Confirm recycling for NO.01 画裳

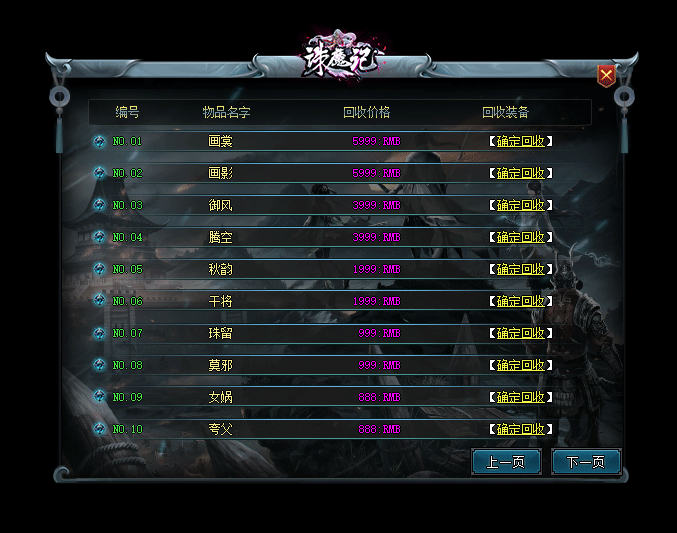pos(520,141)
